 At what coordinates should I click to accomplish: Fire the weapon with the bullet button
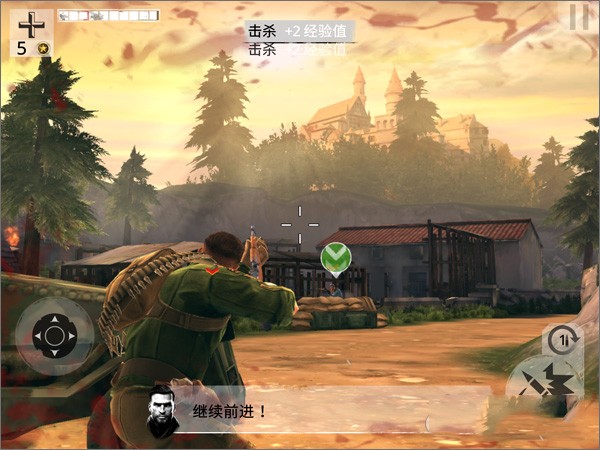545,384
